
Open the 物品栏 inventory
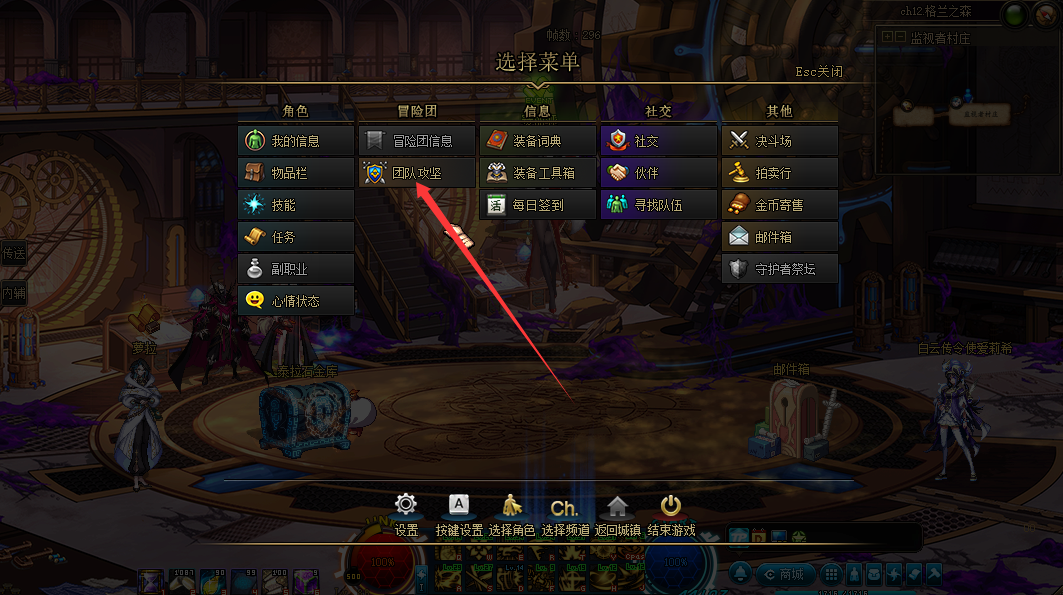click(x=296, y=173)
